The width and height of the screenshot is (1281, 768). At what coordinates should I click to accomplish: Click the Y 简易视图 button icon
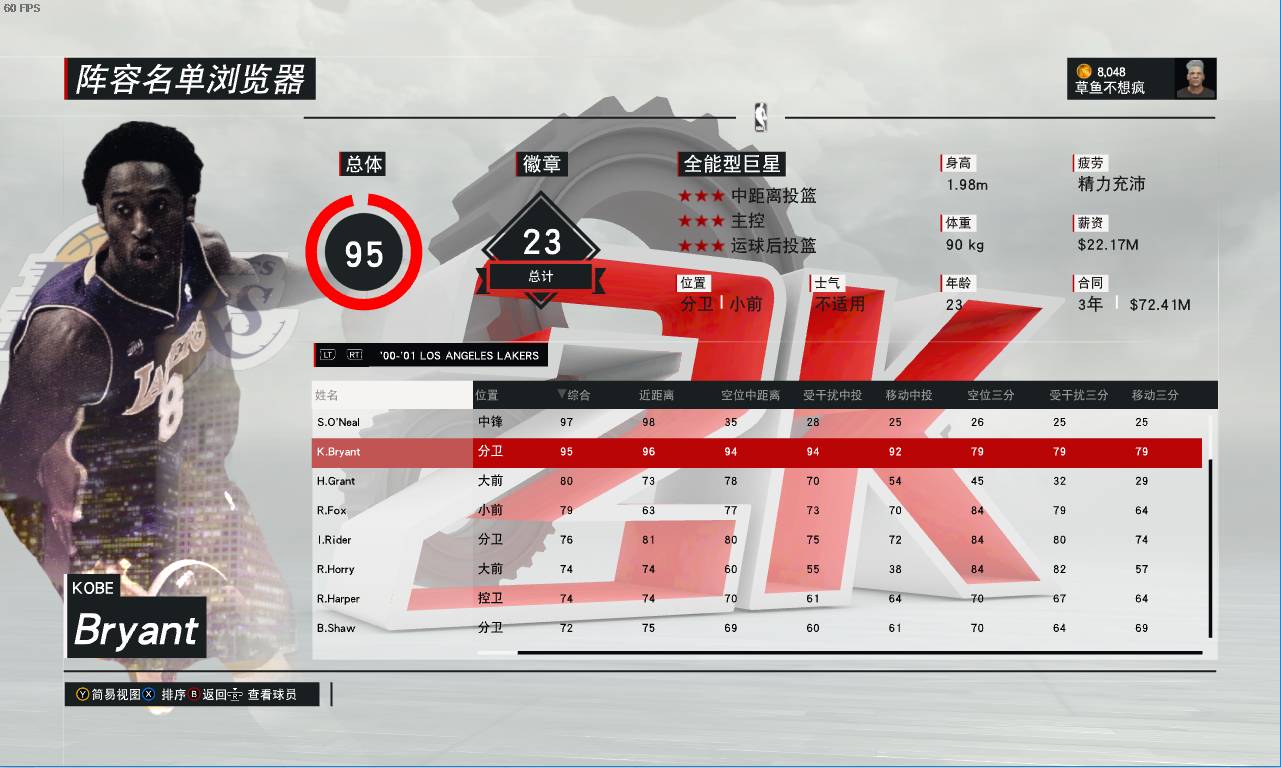(82, 694)
